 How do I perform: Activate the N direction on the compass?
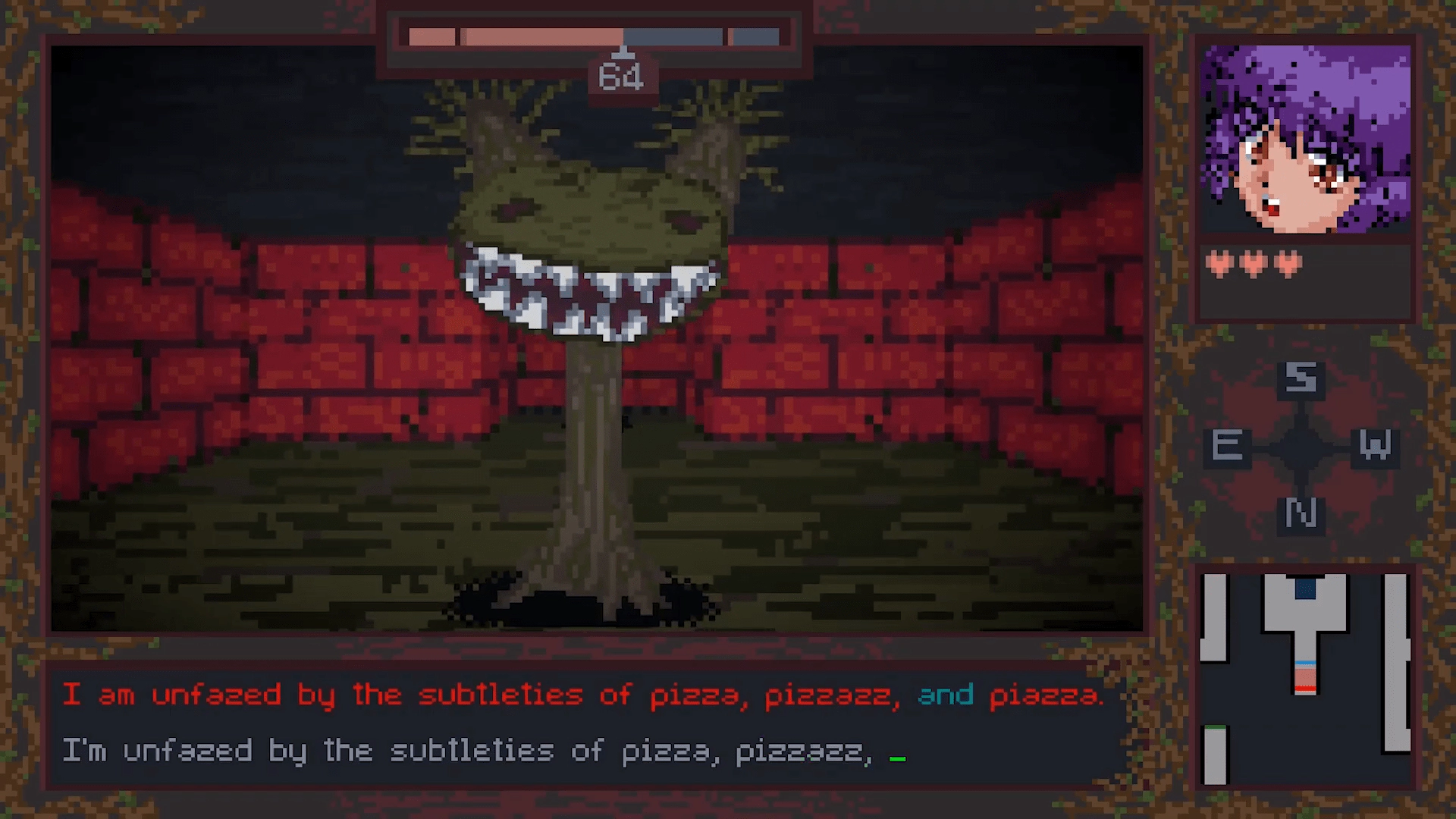1301,514
